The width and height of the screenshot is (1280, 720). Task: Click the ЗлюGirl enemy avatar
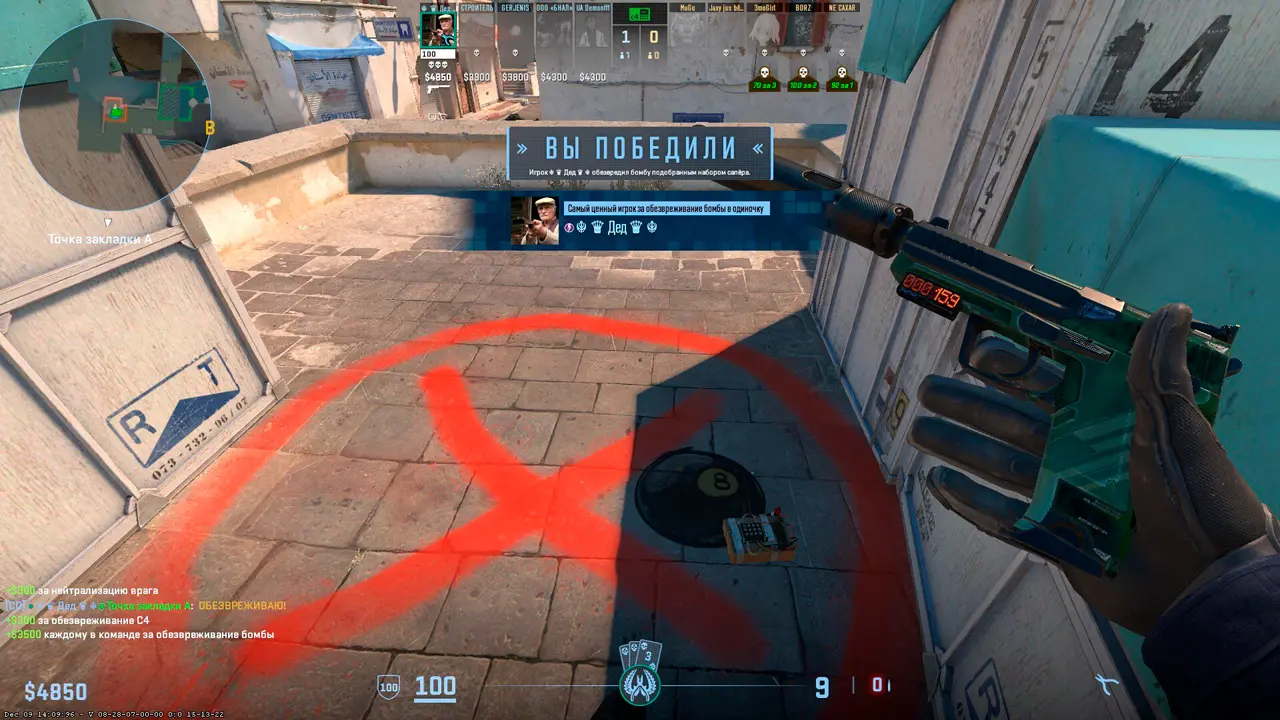[764, 30]
